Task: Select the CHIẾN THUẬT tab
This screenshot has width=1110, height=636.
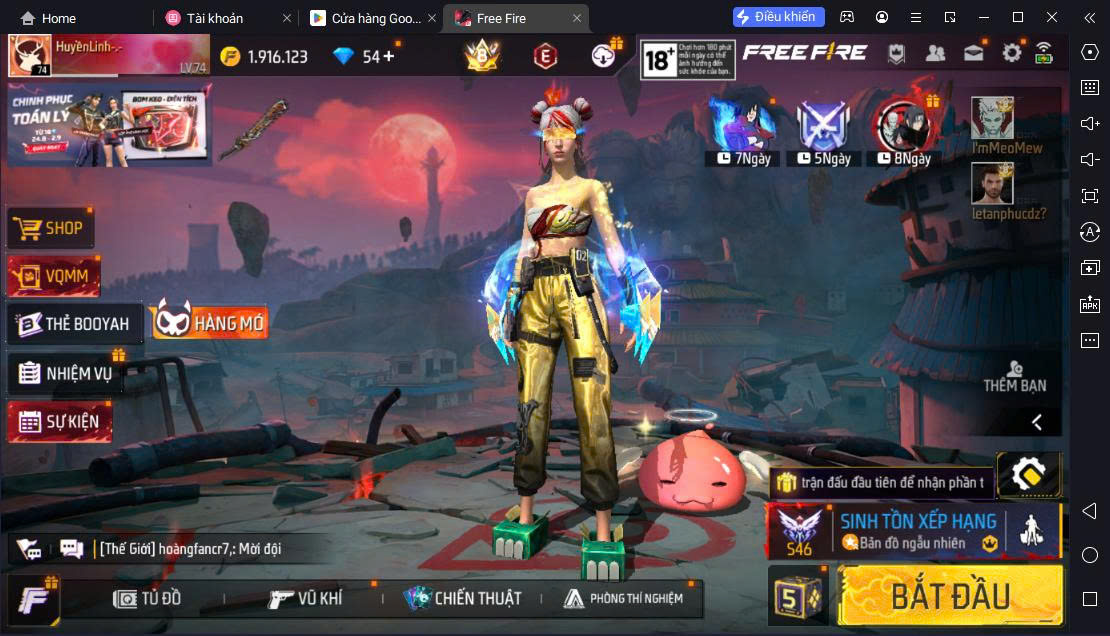Action: (x=463, y=598)
